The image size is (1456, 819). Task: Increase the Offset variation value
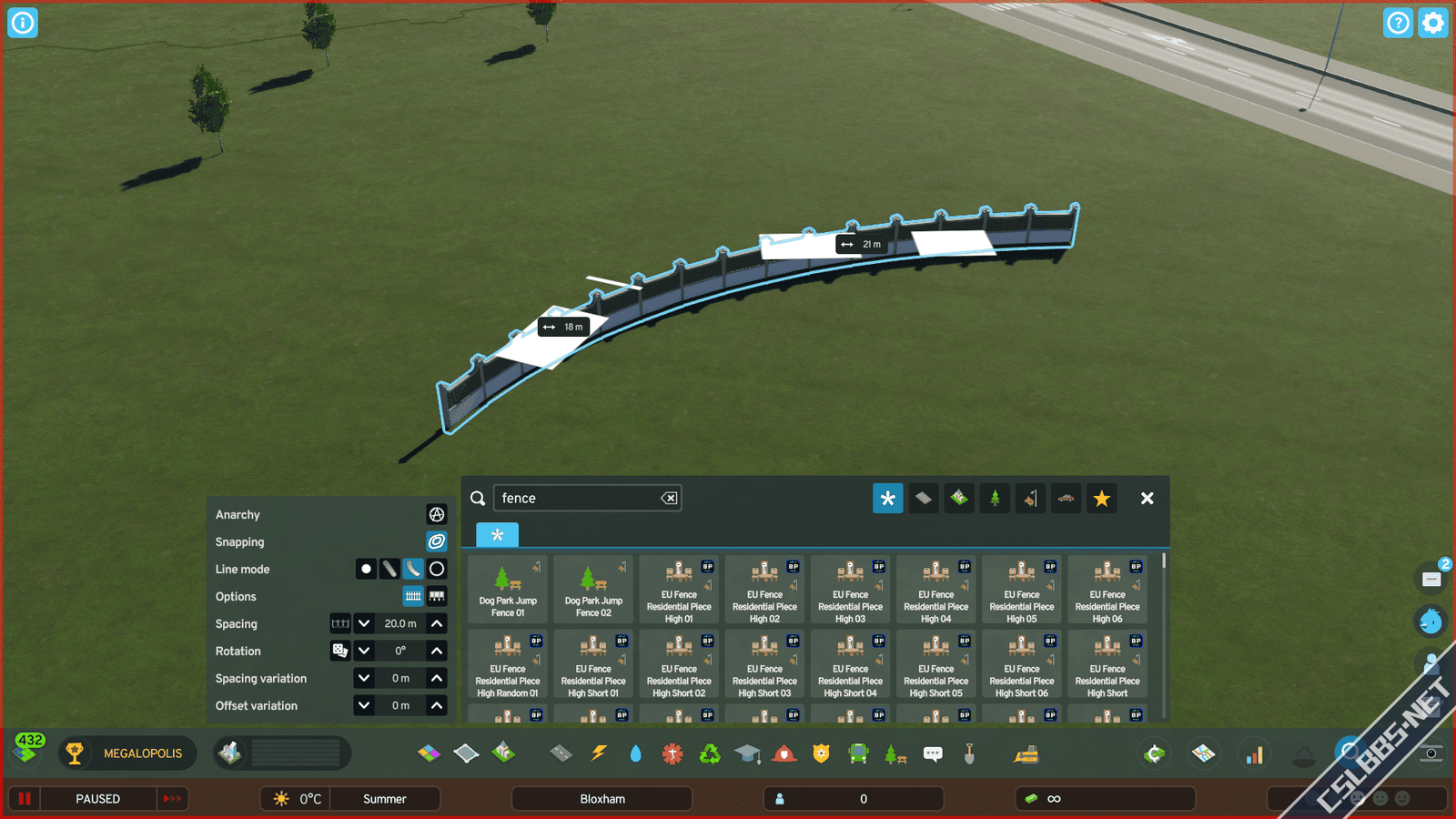tap(437, 706)
